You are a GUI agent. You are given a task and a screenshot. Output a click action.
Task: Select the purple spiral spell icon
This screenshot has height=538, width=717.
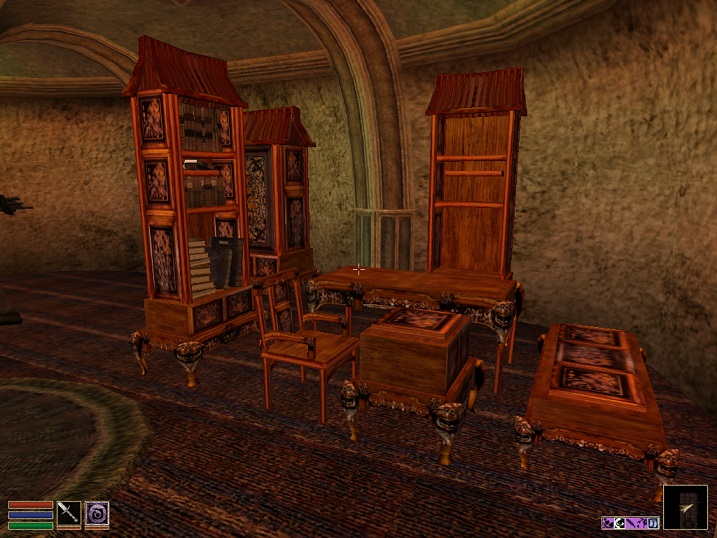pyautogui.click(x=97, y=513)
